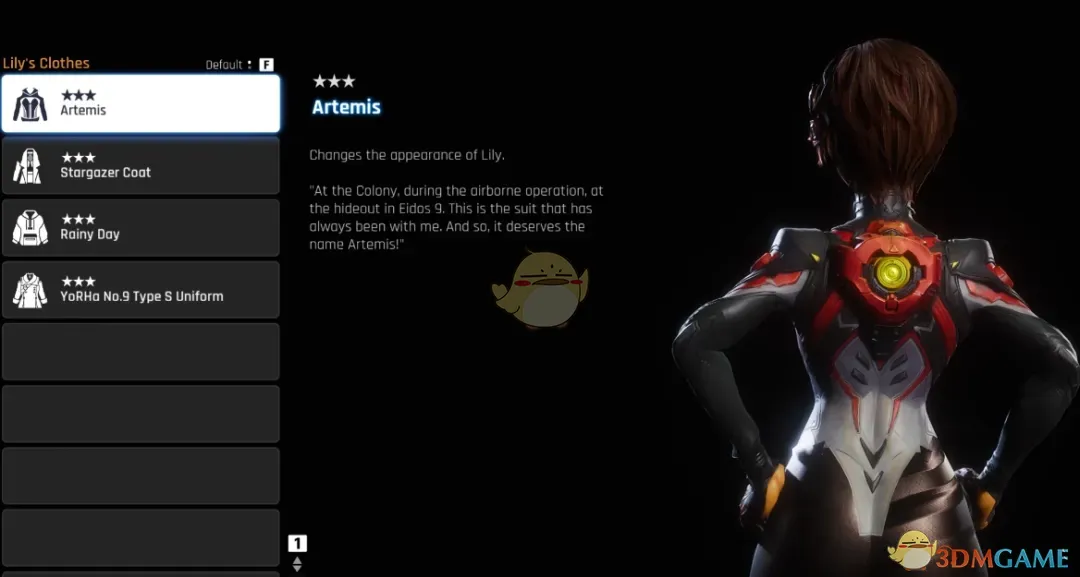Select YoRHa No.9 Type S Uniform
This screenshot has height=577, width=1080.
pos(140,290)
